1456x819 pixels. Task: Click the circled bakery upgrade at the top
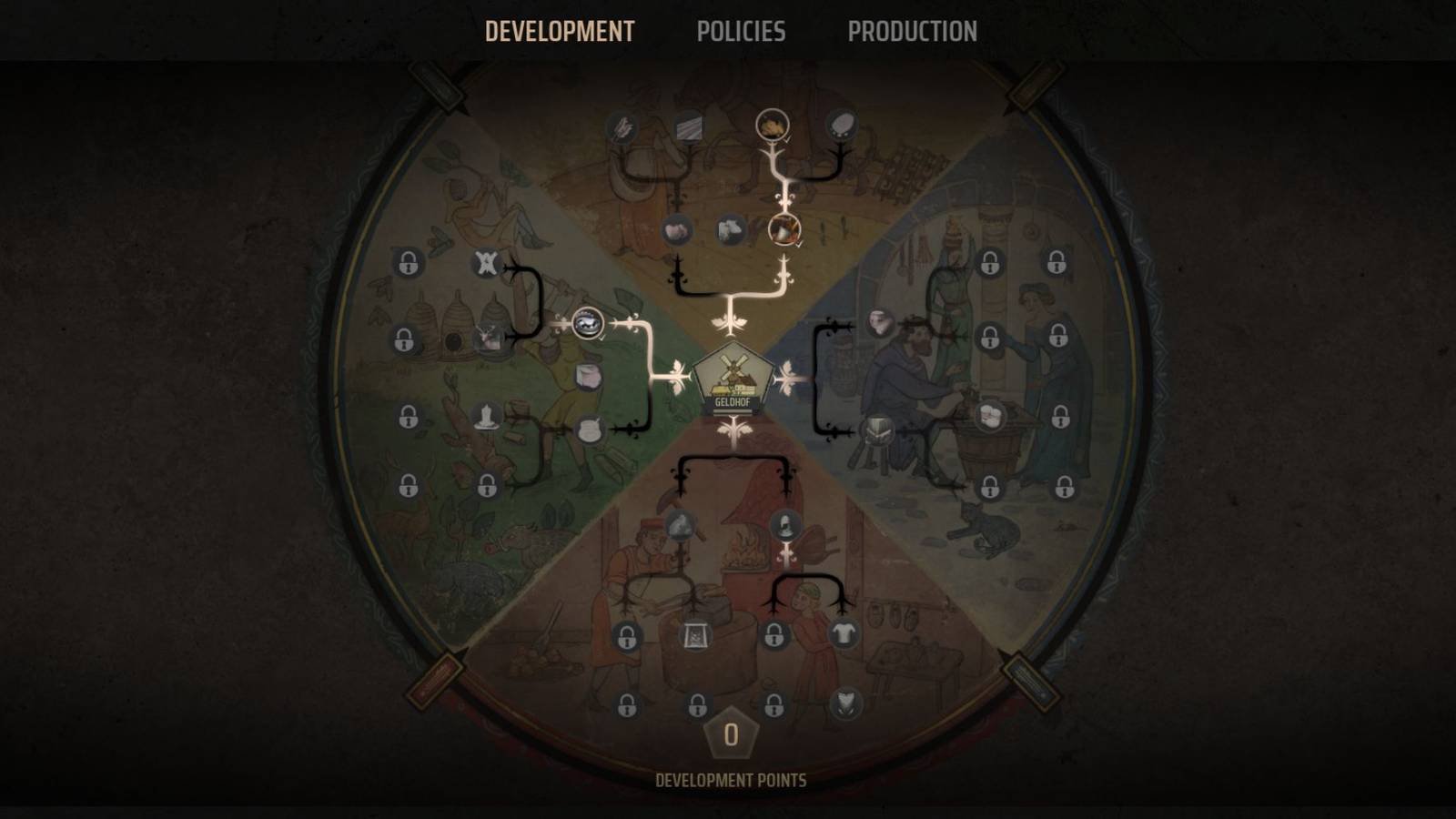773,126
